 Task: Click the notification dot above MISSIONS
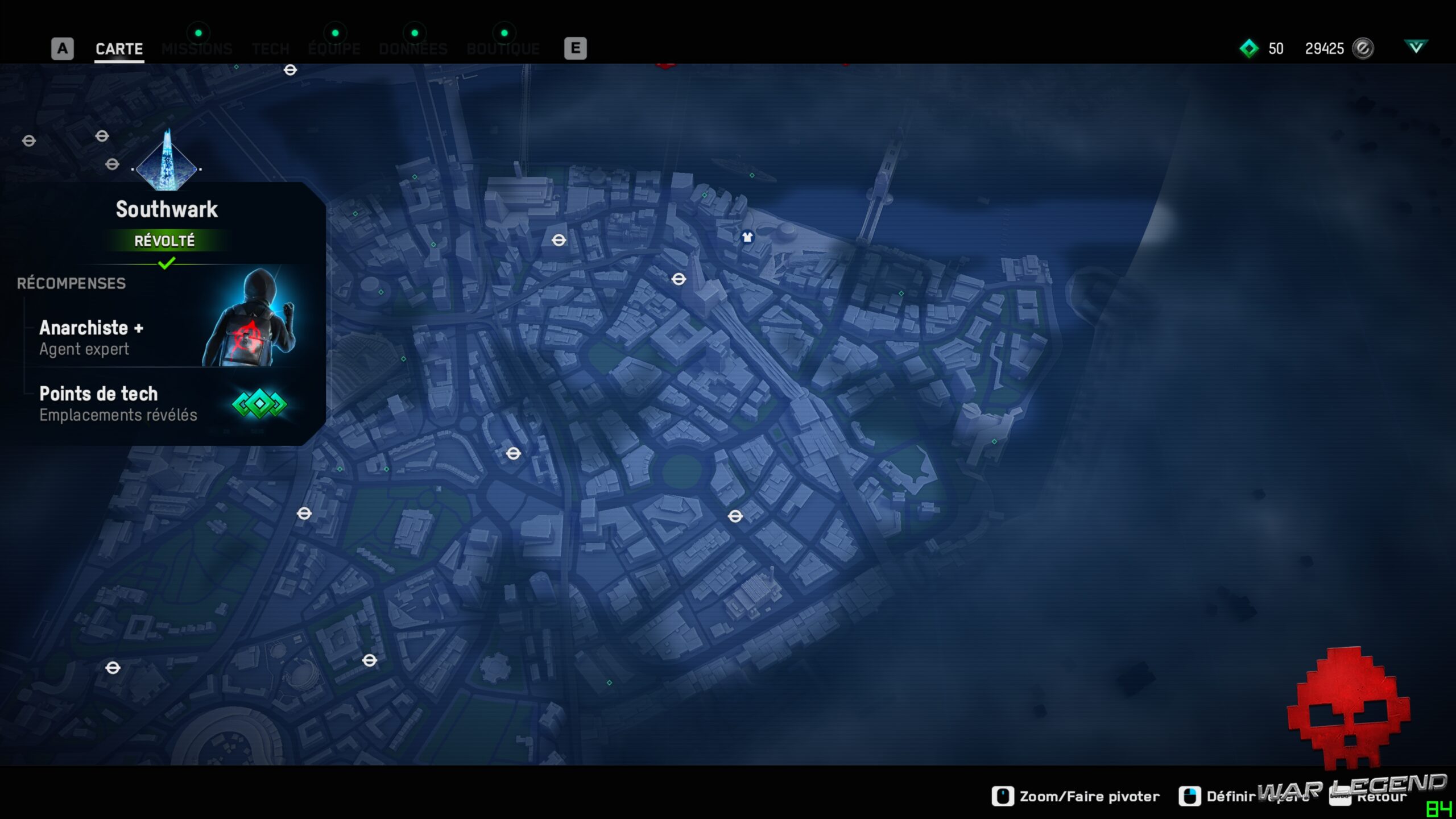(198, 32)
